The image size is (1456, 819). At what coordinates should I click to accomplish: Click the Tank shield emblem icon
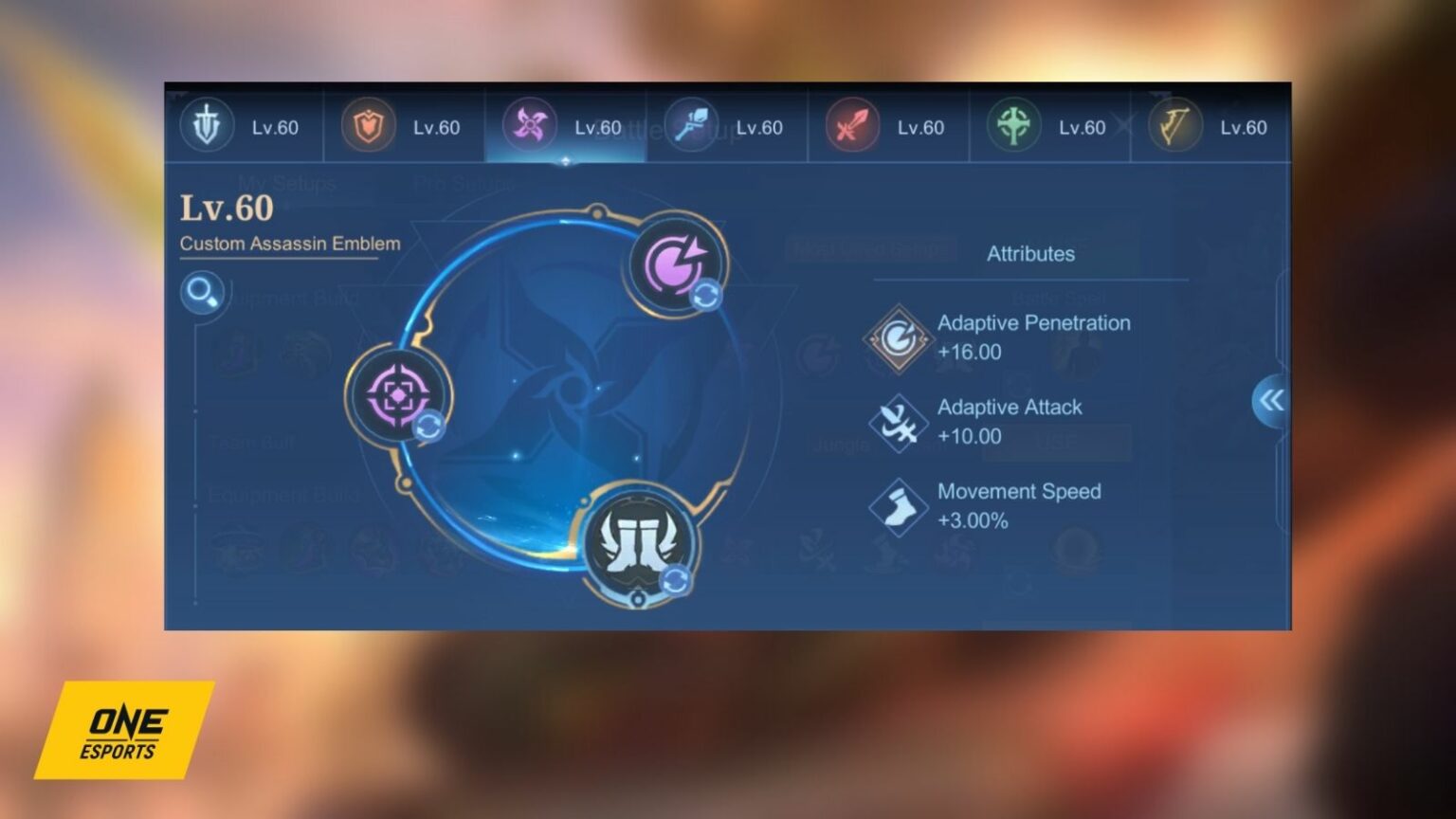[367, 124]
